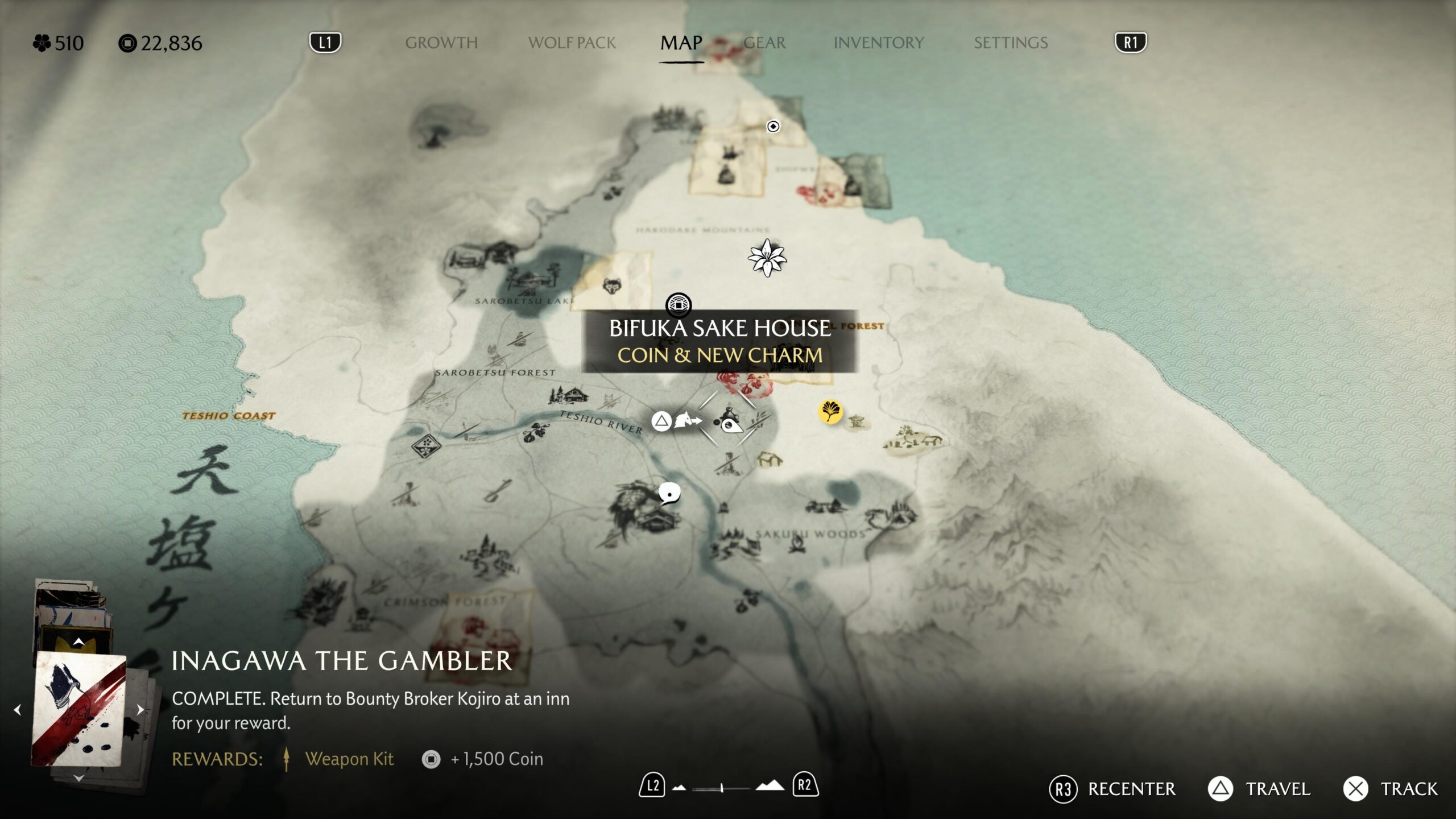Select the Bifuka Sake House coin marker
The width and height of the screenshot is (1456, 819).
[679, 305]
